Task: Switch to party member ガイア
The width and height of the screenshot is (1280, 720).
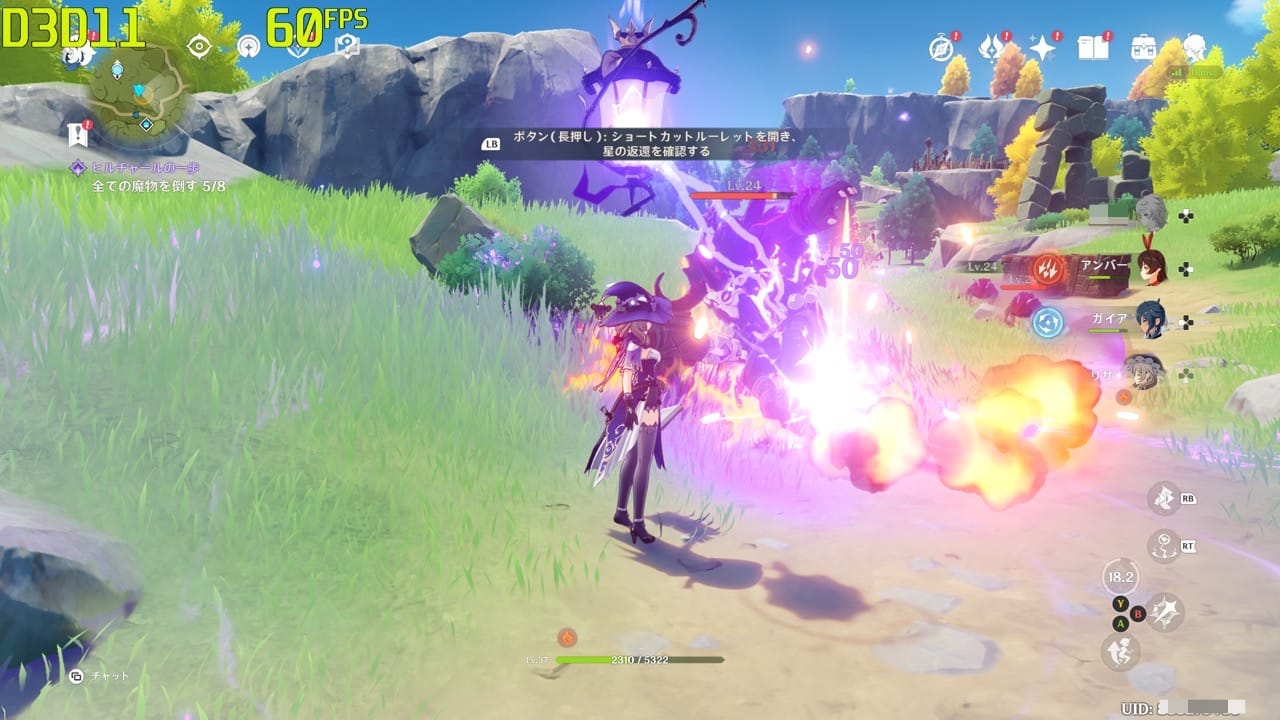Action: coord(1150,320)
